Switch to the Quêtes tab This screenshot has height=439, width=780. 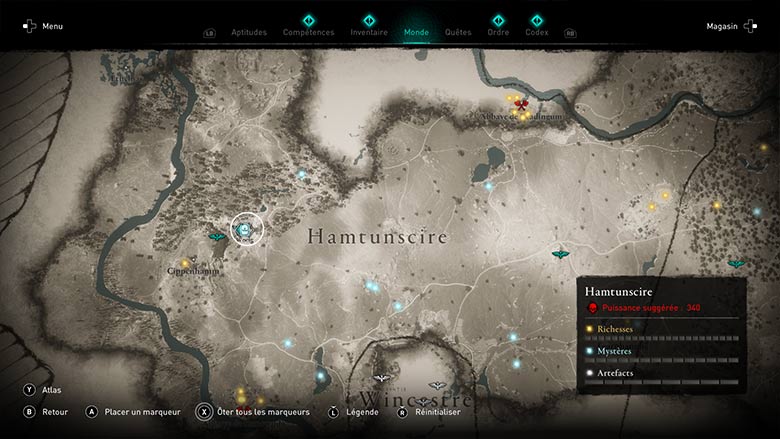[x=458, y=32]
